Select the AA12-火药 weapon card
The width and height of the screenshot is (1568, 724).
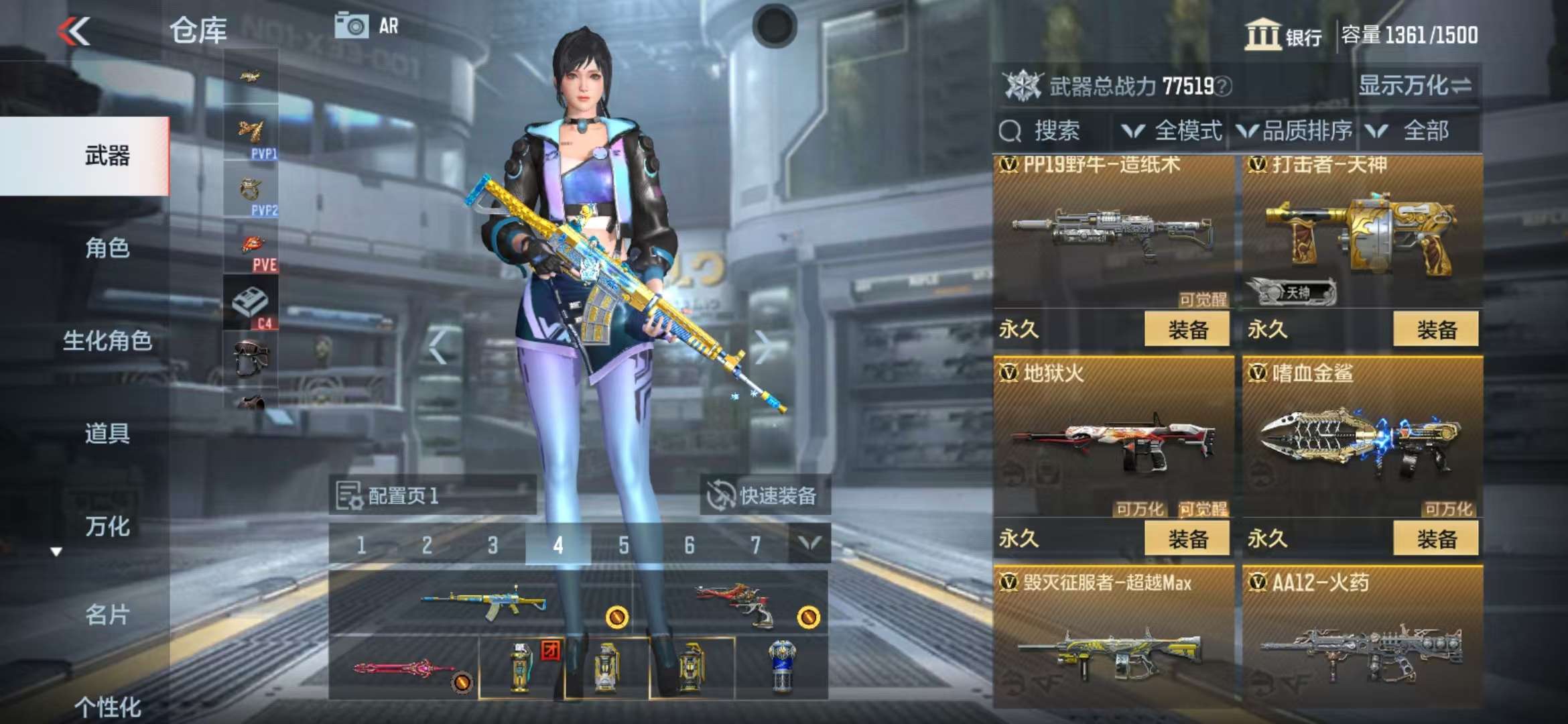tap(1362, 637)
